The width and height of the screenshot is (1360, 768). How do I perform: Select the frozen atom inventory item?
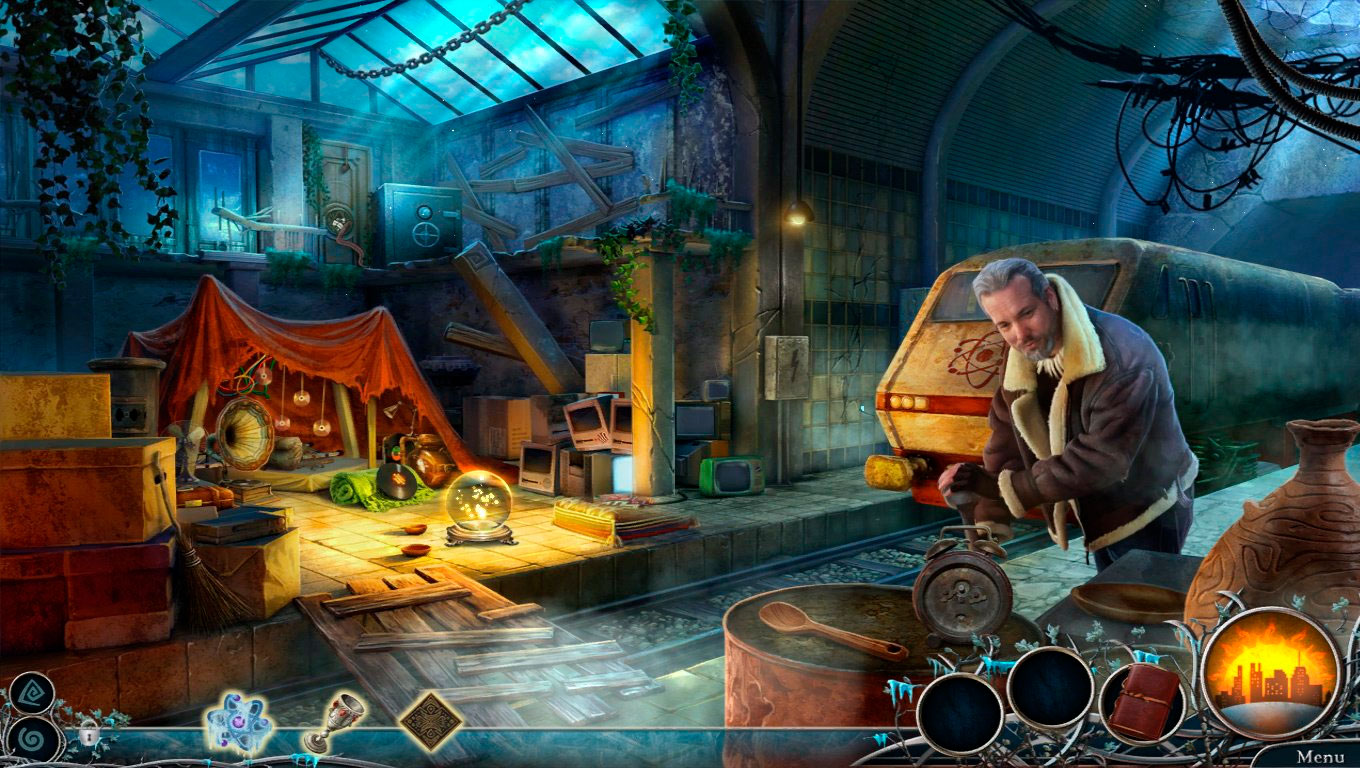coord(237,718)
